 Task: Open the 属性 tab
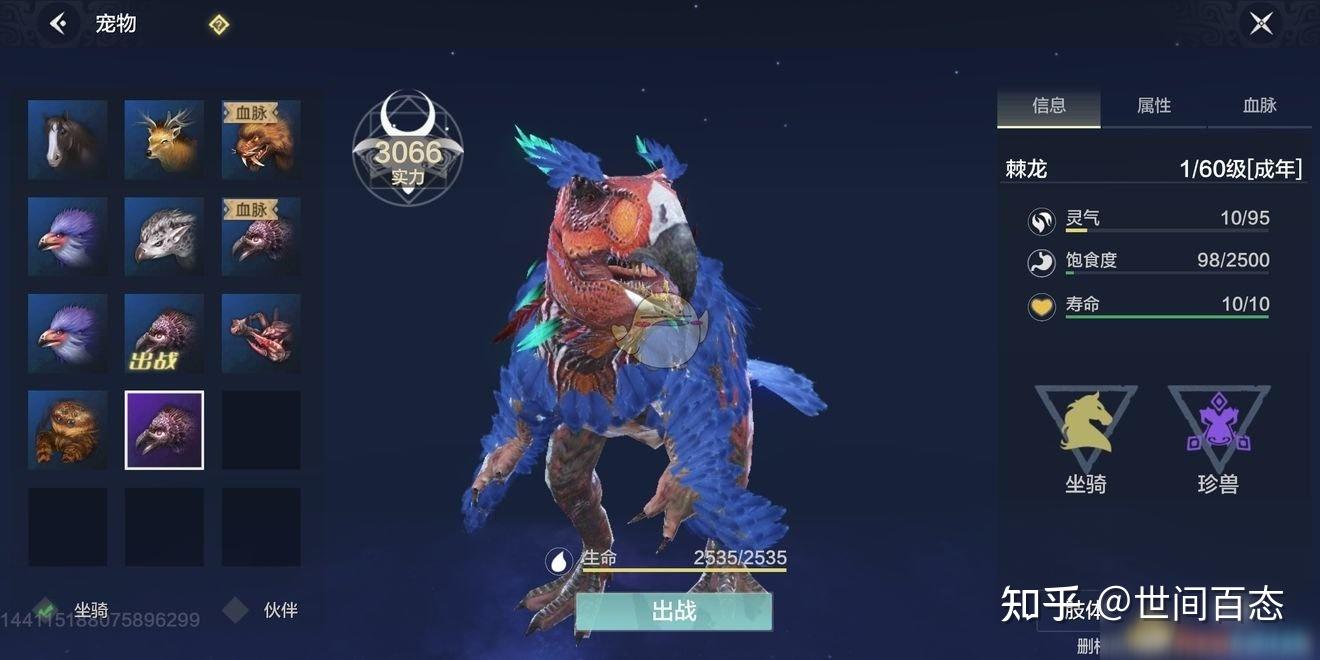(x=1154, y=106)
